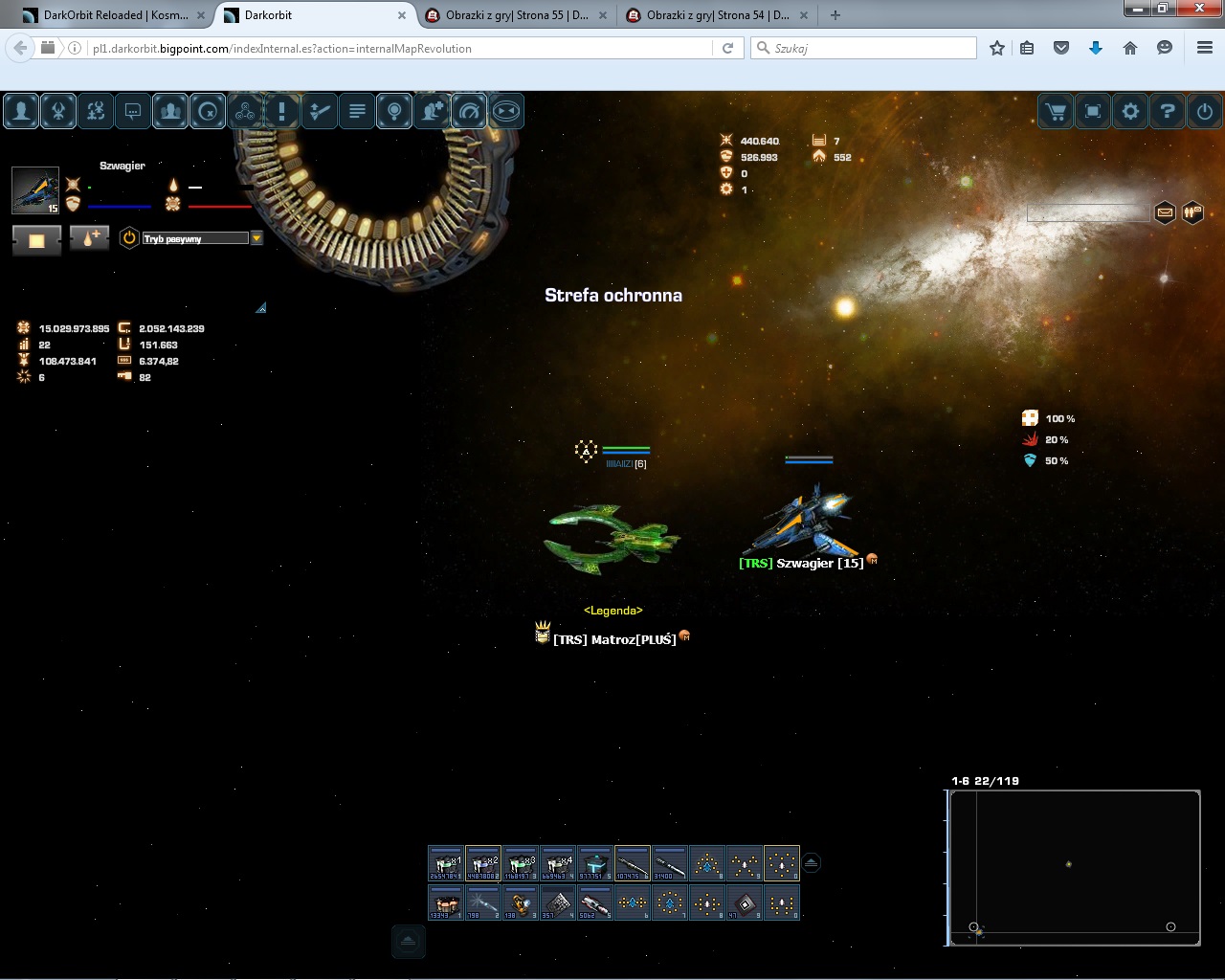Viewport: 1225px width, 980px height.
Task: Open the gear settings menu
Action: point(1130,112)
